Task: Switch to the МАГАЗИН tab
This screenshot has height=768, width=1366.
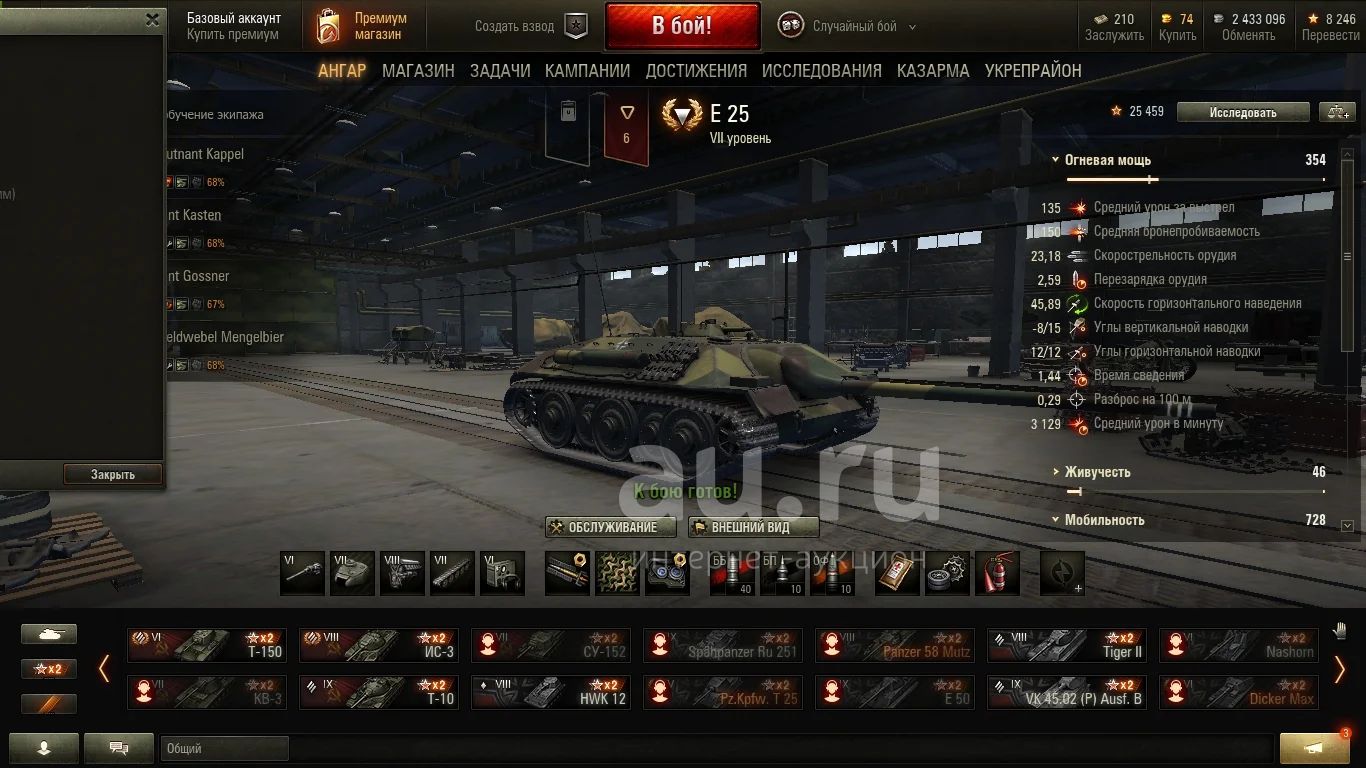Action: point(418,71)
